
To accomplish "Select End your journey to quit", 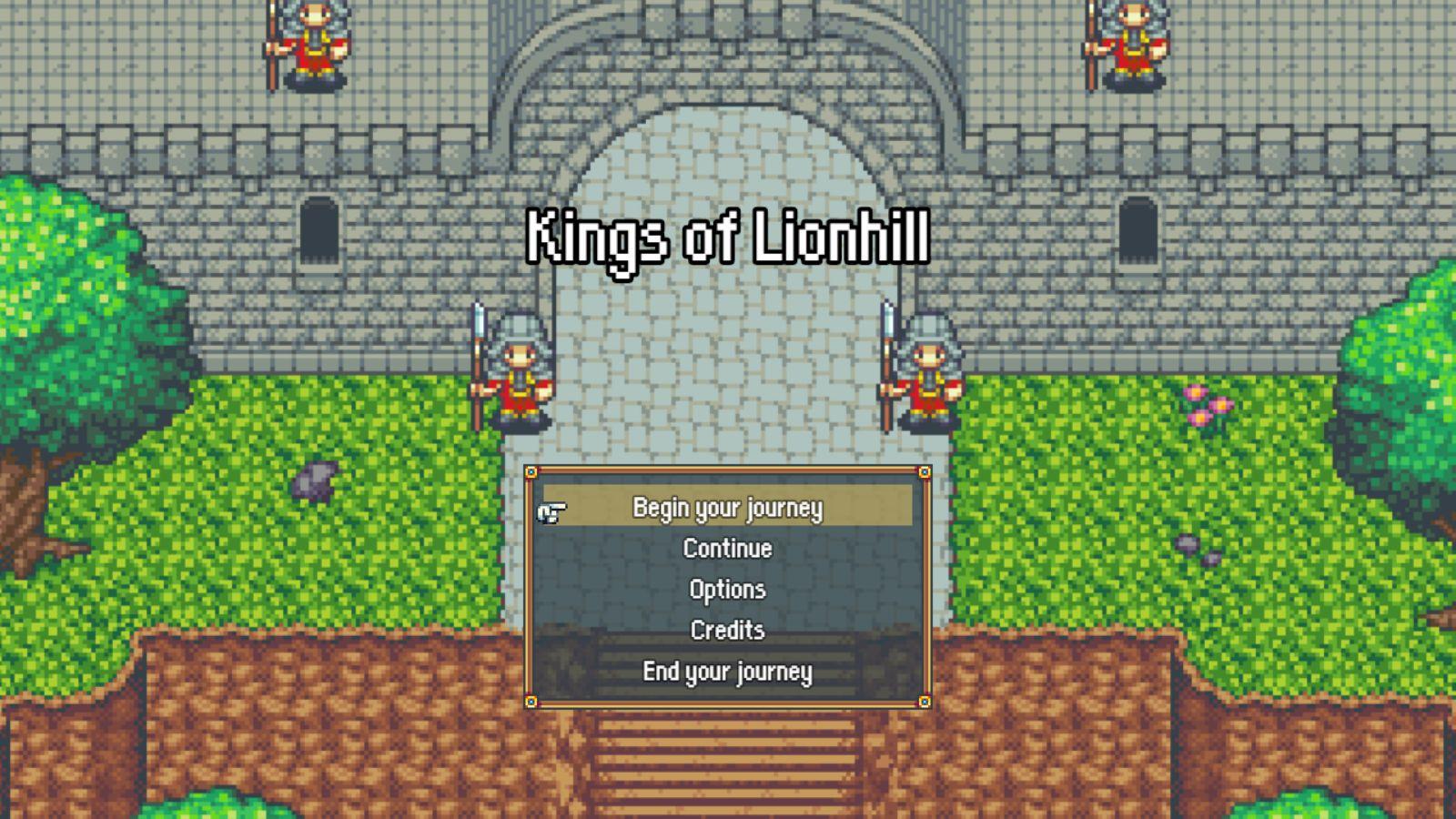I will [x=728, y=672].
